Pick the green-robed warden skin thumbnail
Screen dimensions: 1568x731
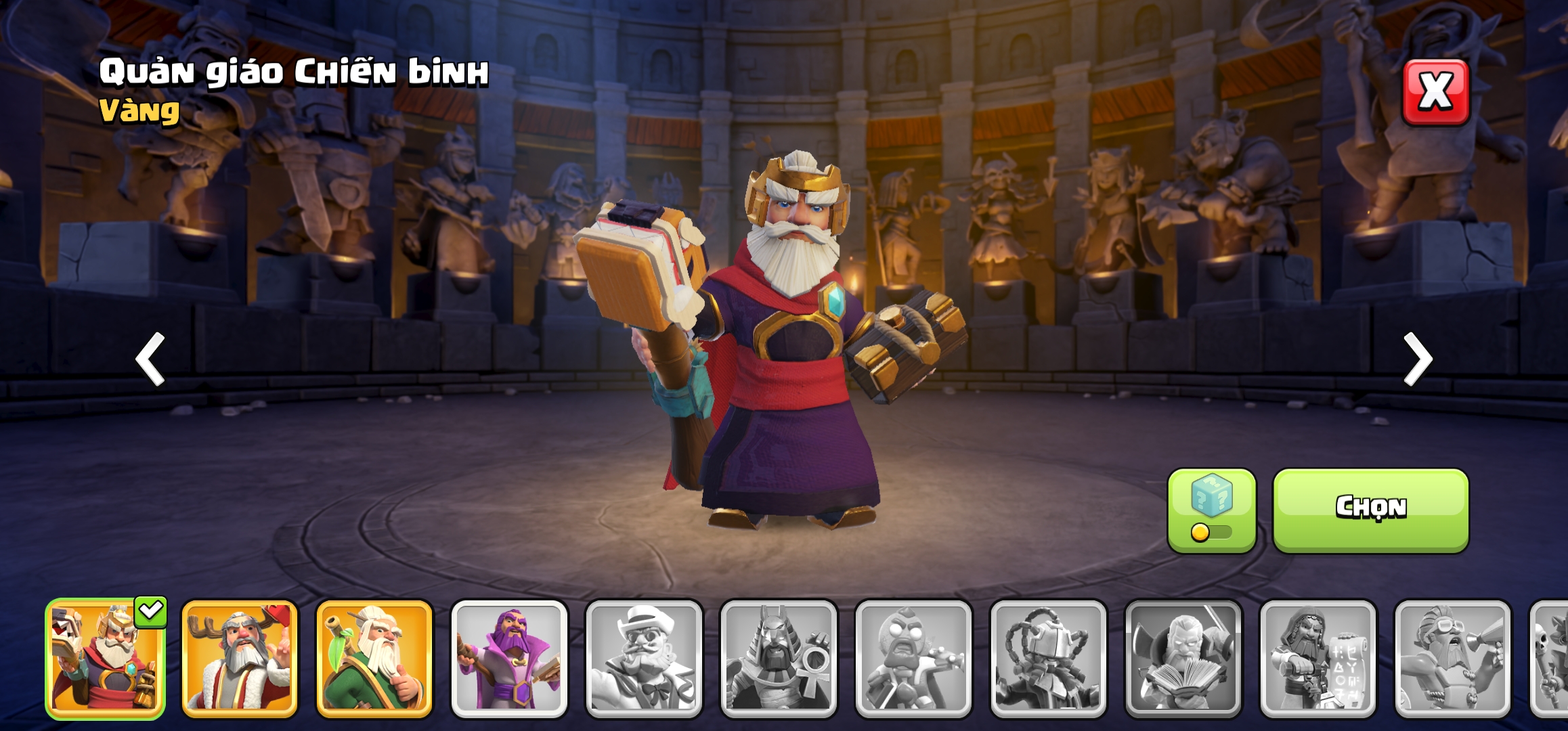click(x=374, y=659)
